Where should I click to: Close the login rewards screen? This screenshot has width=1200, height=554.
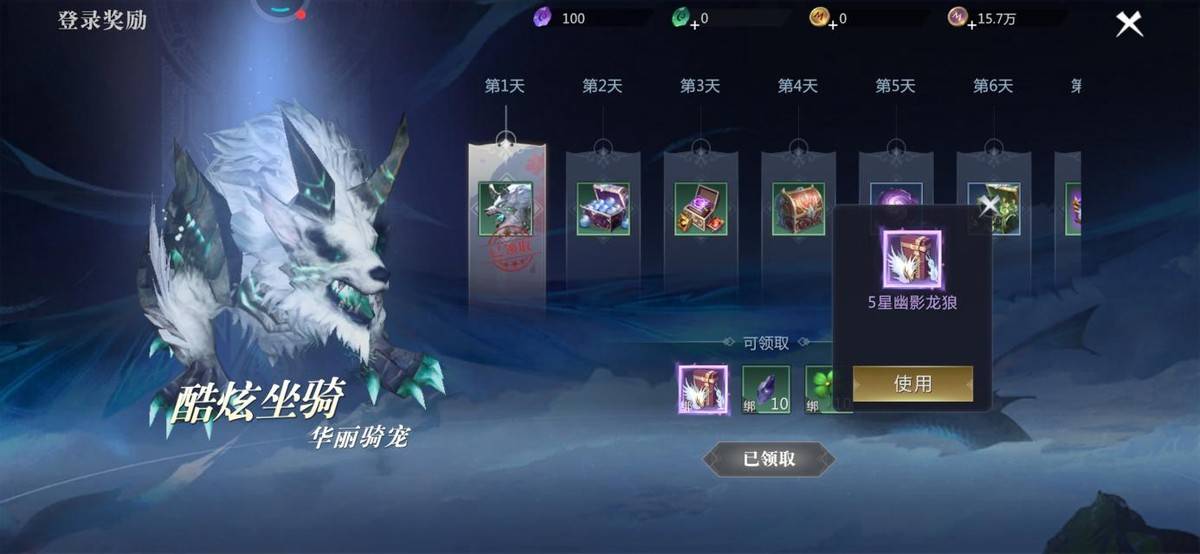[x=1129, y=23]
